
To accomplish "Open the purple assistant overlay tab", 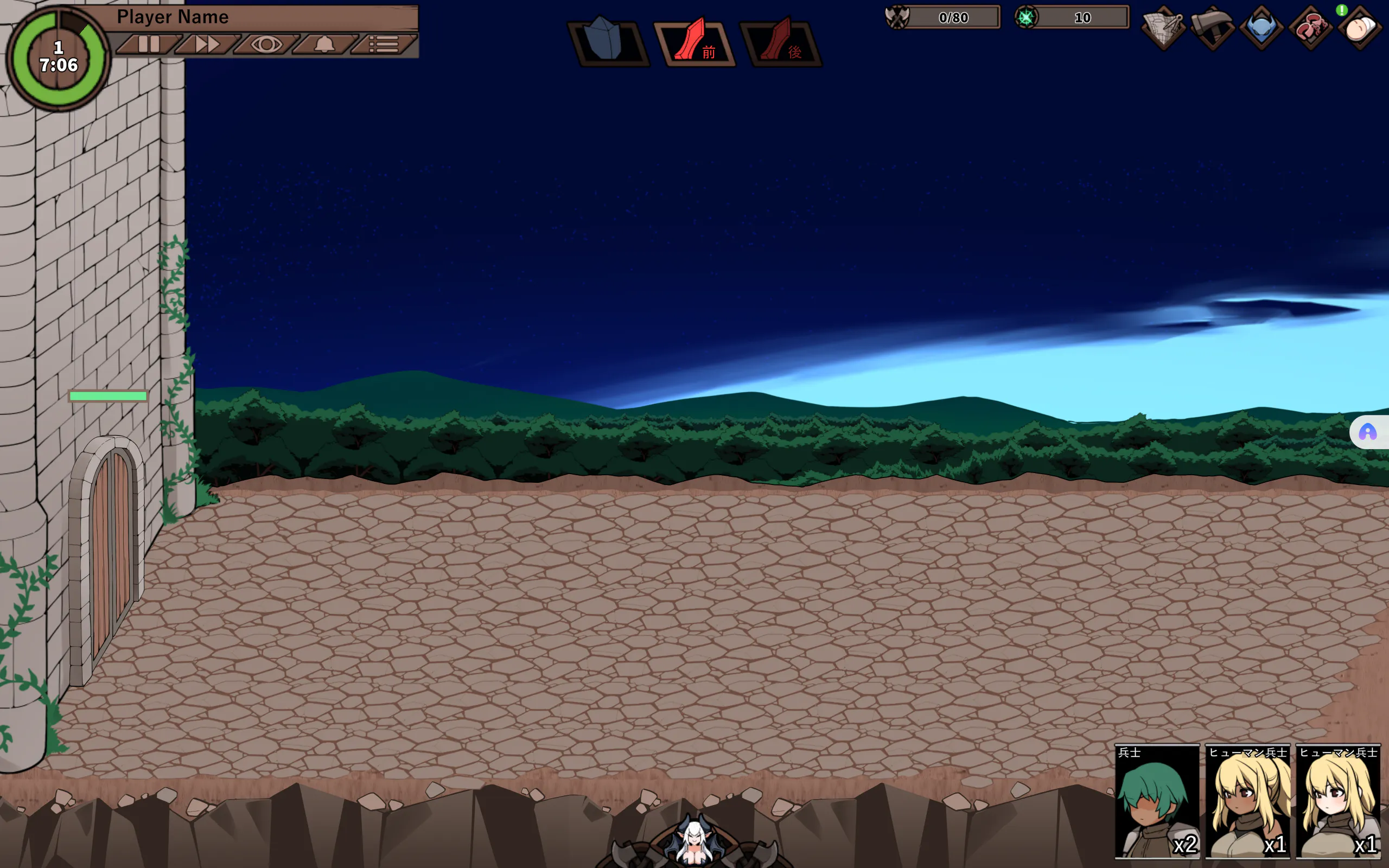I will [1369, 432].
